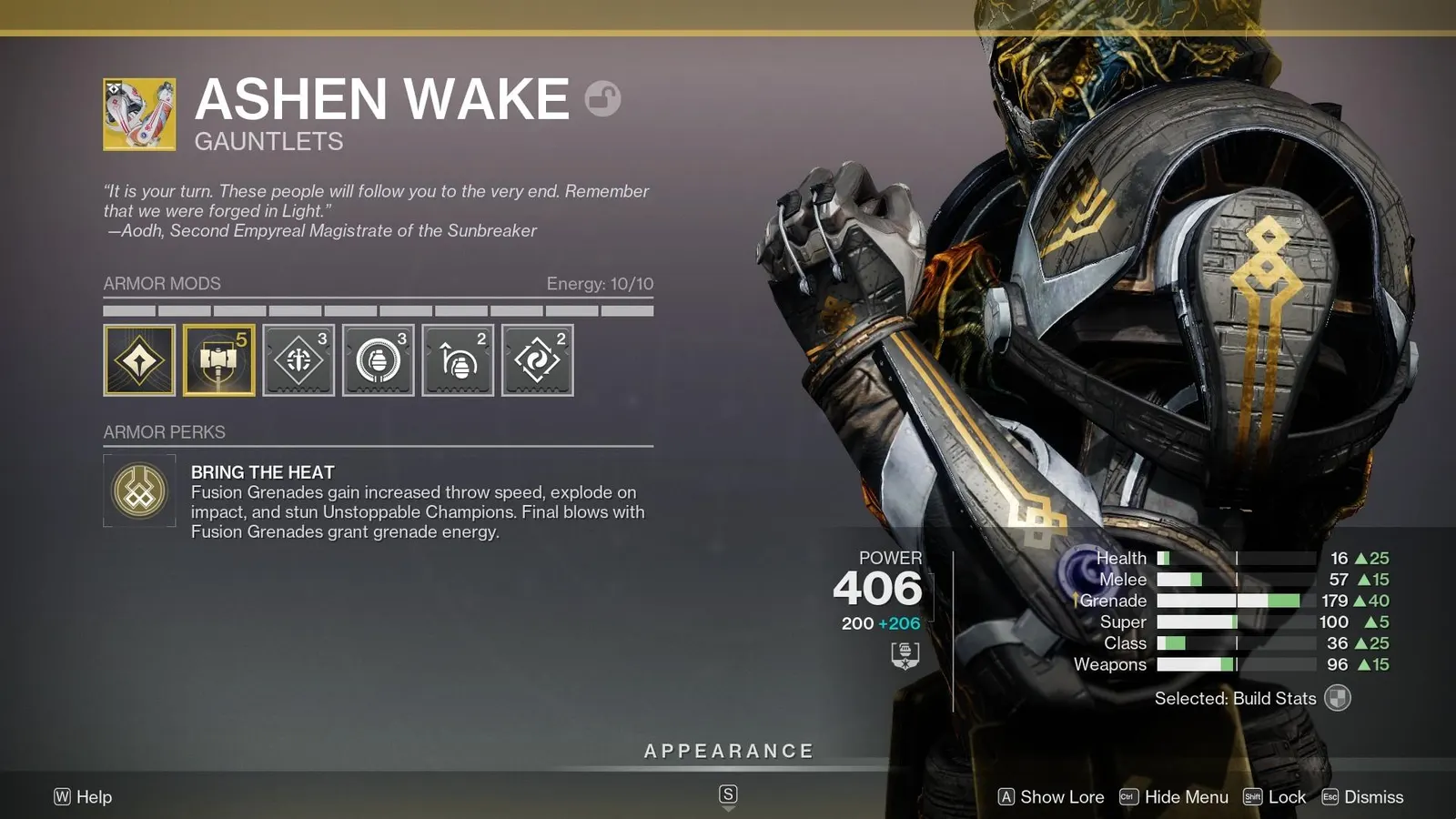The height and width of the screenshot is (819, 1456).
Task: Lock the item using the Lock button
Action: tap(1275, 797)
